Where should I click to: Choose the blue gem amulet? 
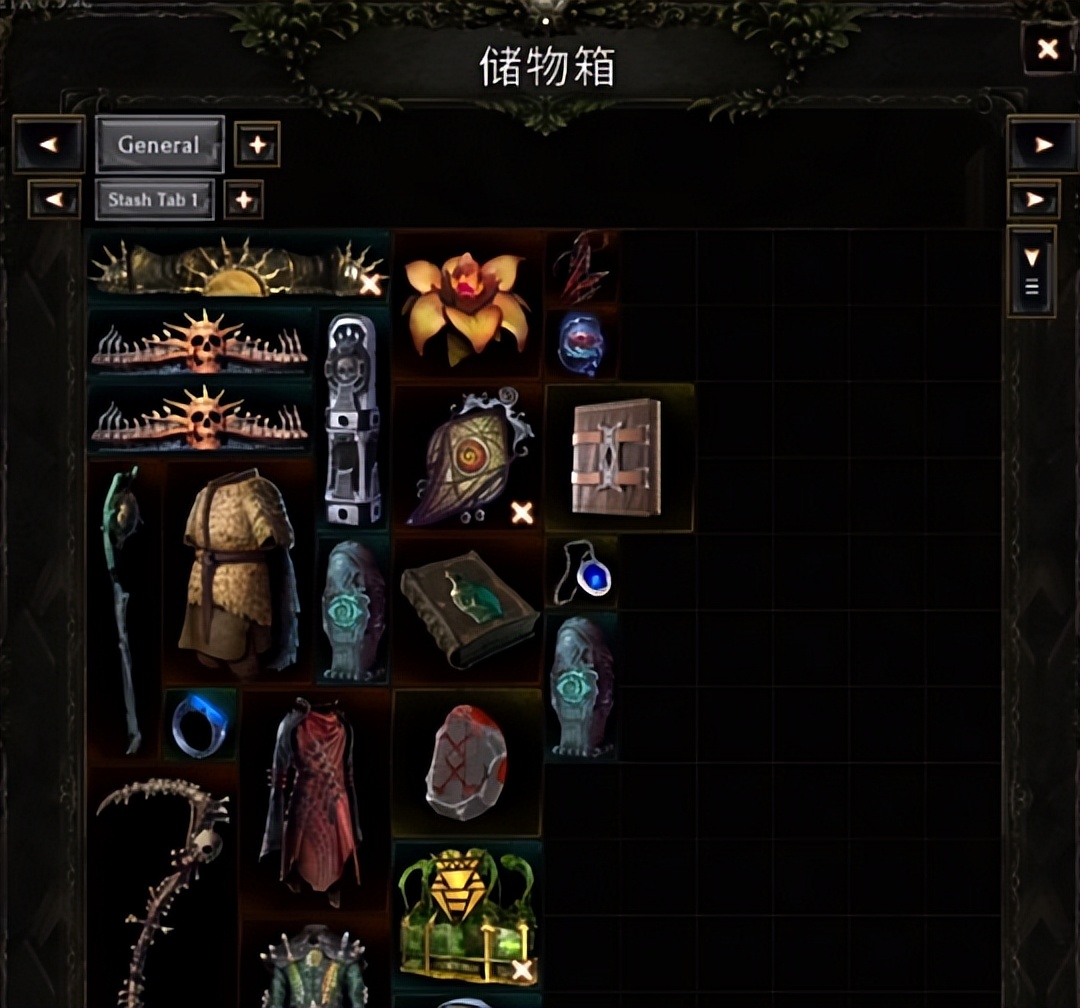click(x=583, y=573)
